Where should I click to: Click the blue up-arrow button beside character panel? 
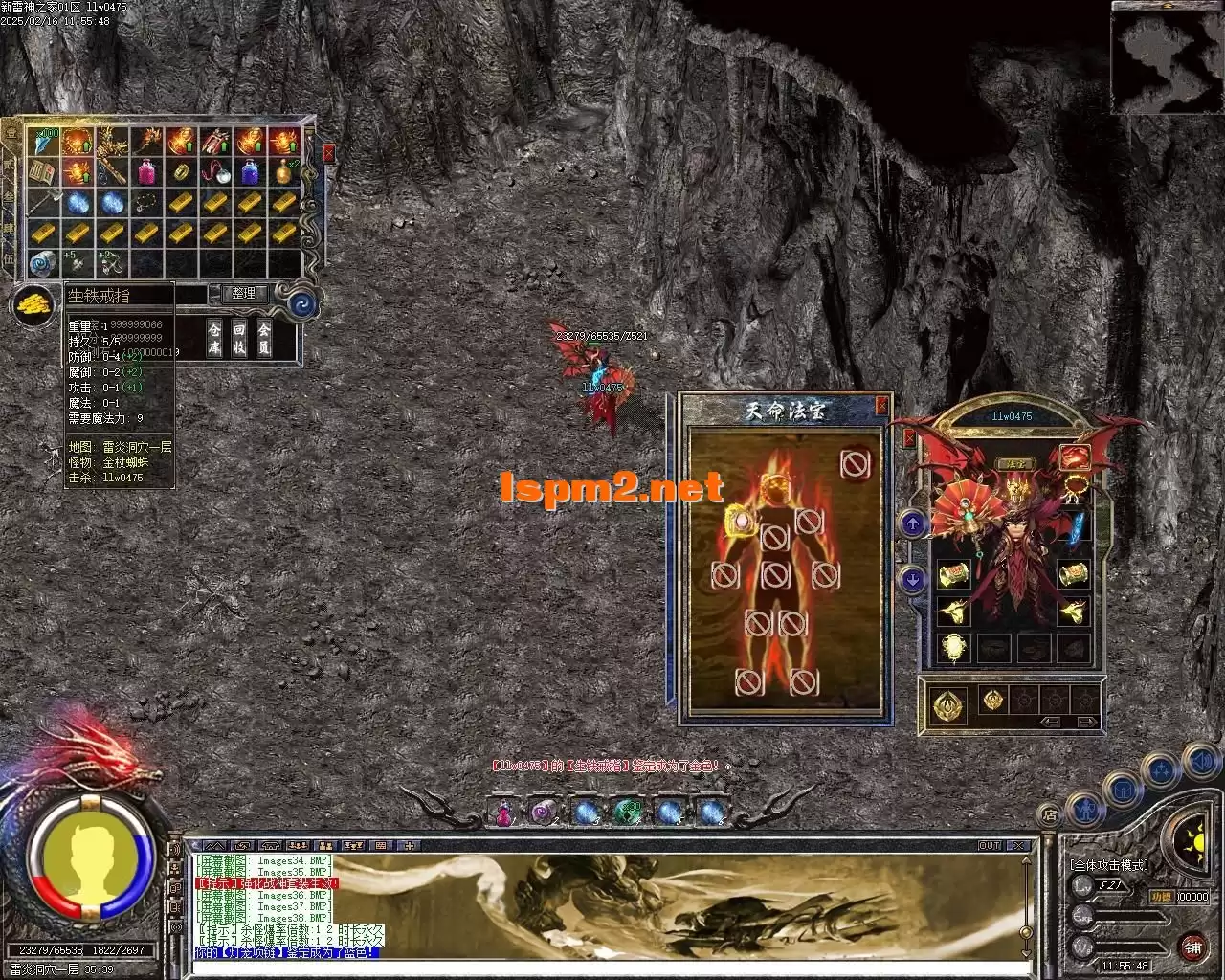coord(912,523)
